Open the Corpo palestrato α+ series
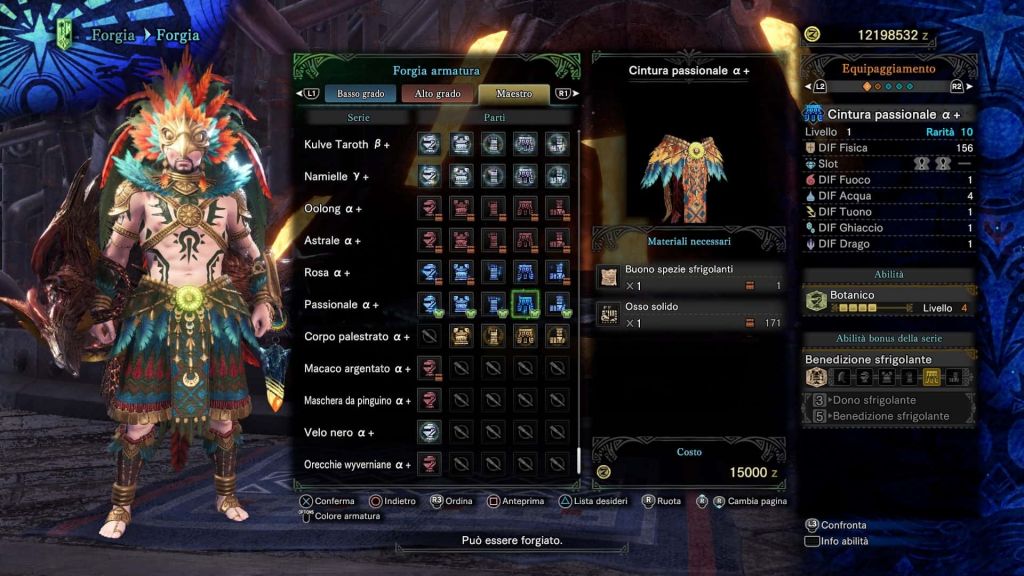The image size is (1024, 576). tap(357, 337)
